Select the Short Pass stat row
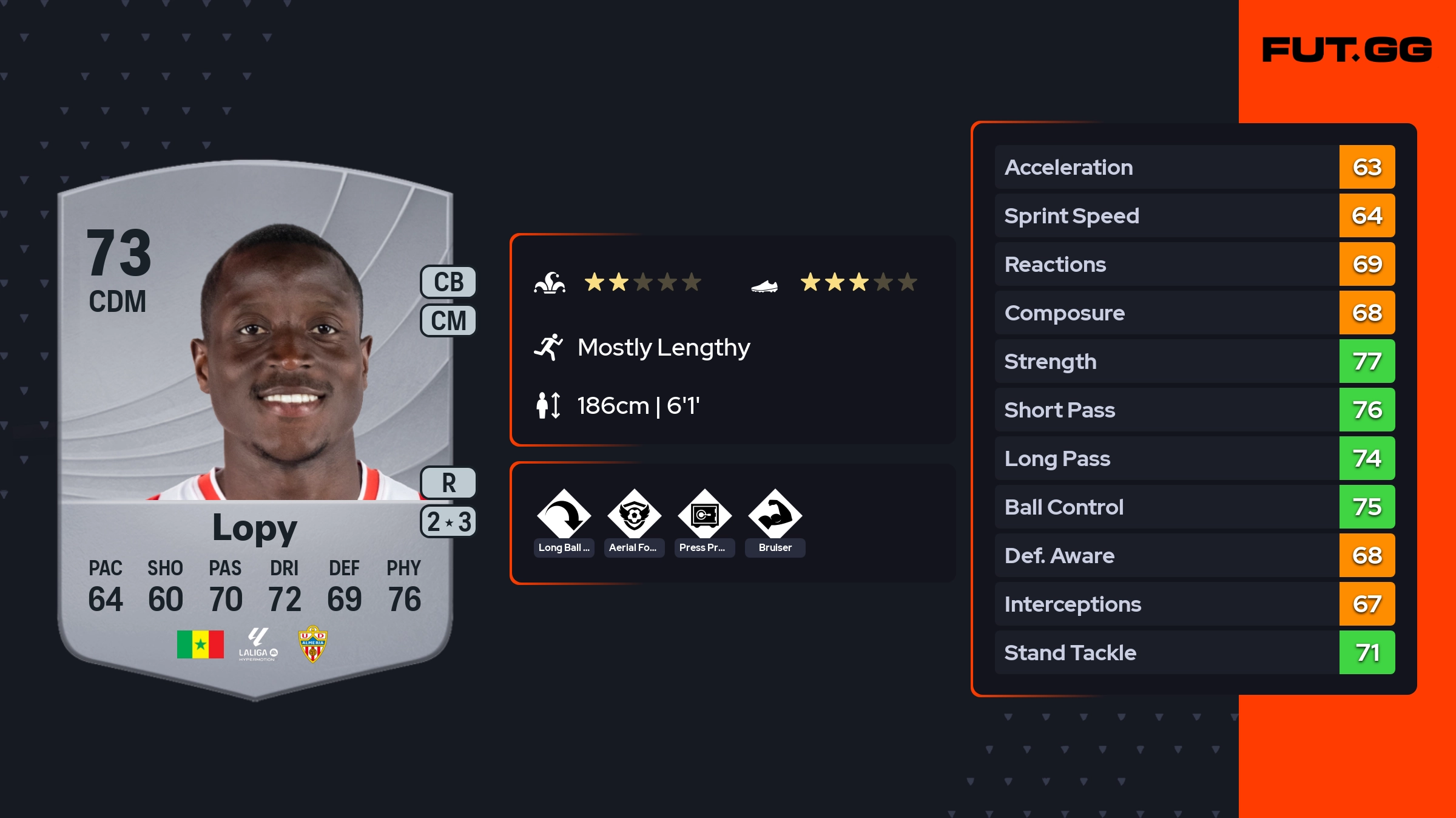 click(1194, 410)
